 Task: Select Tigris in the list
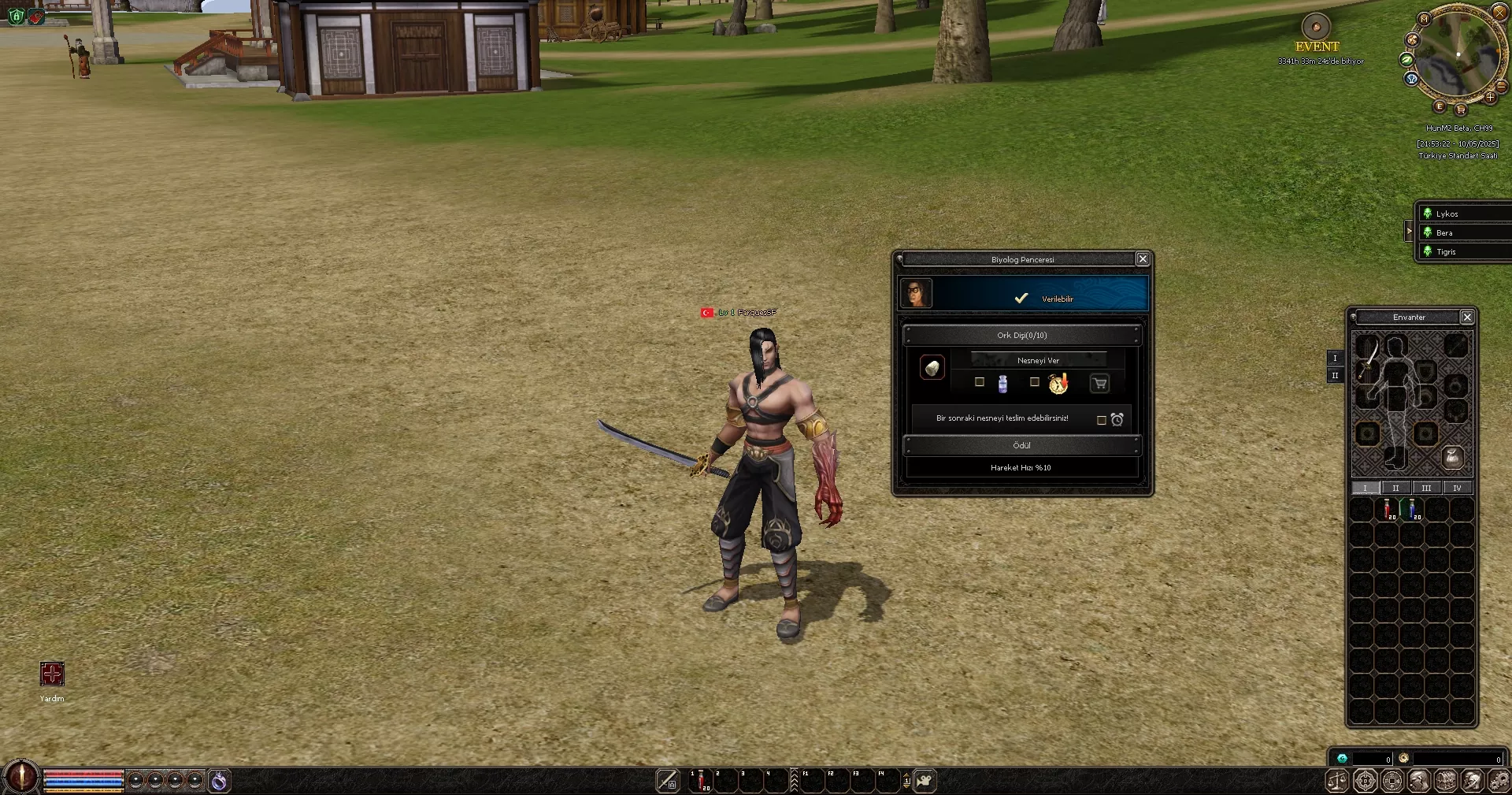click(1446, 251)
